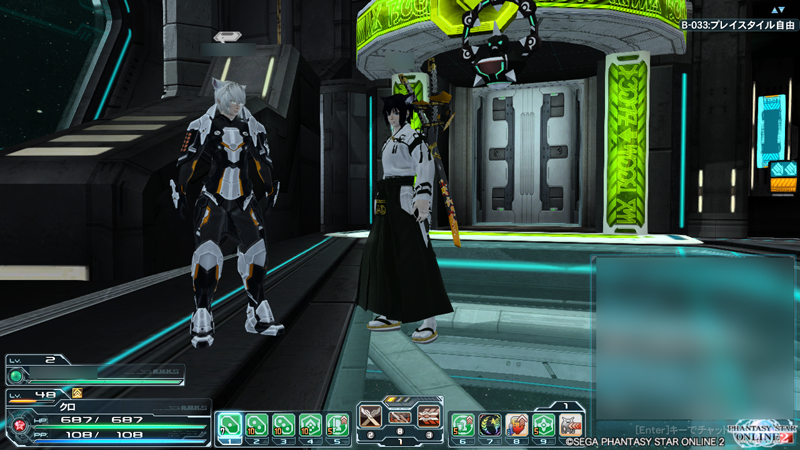Use the red and blue skill in slot 8
This screenshot has width=800, height=450.
516,425
